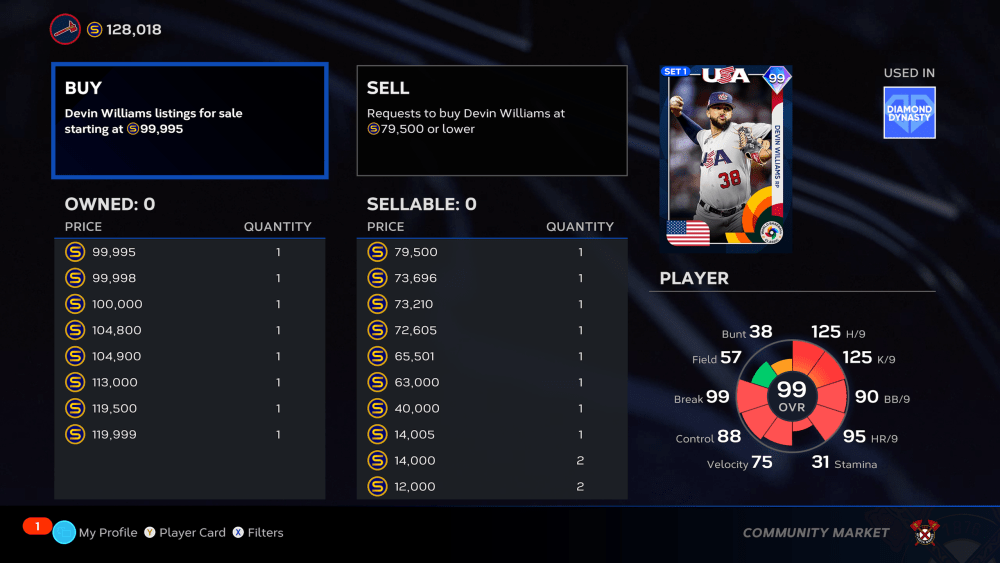The height and width of the screenshot is (563, 1000).
Task: Choose the 99,995 stubs buy listing
Action: click(x=190, y=252)
